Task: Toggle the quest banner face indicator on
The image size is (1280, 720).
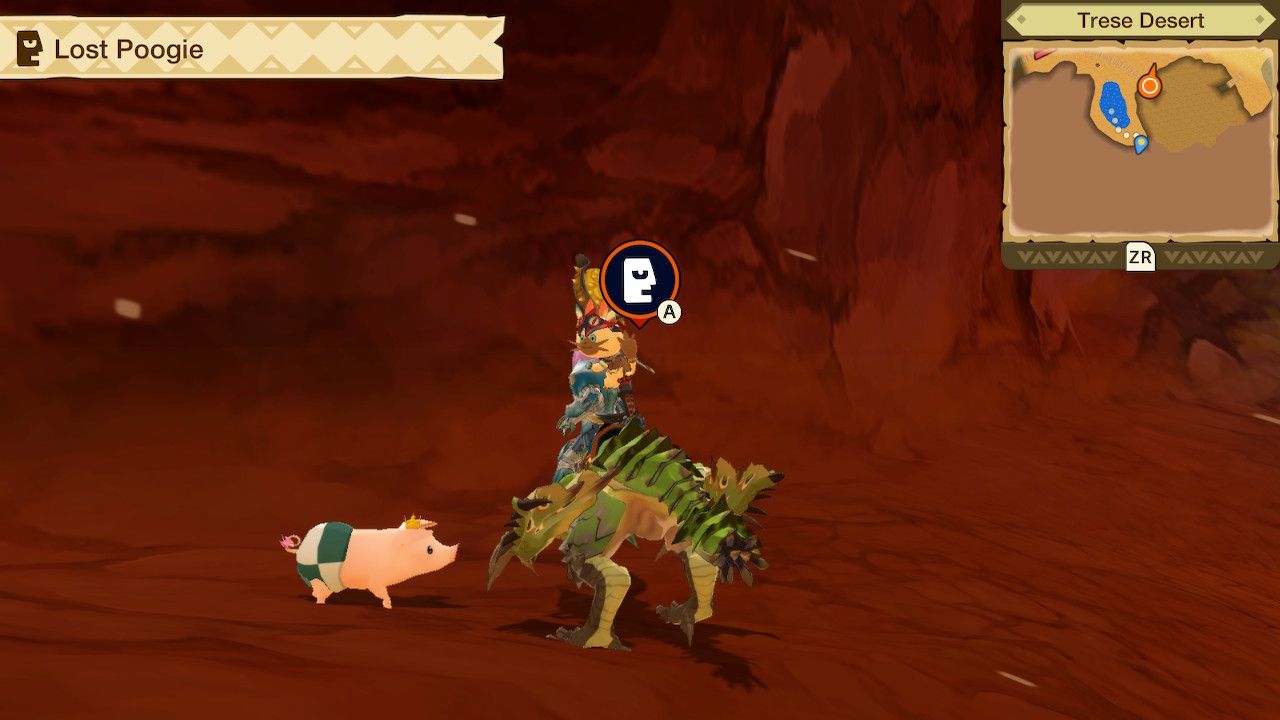Action: click(x=31, y=47)
